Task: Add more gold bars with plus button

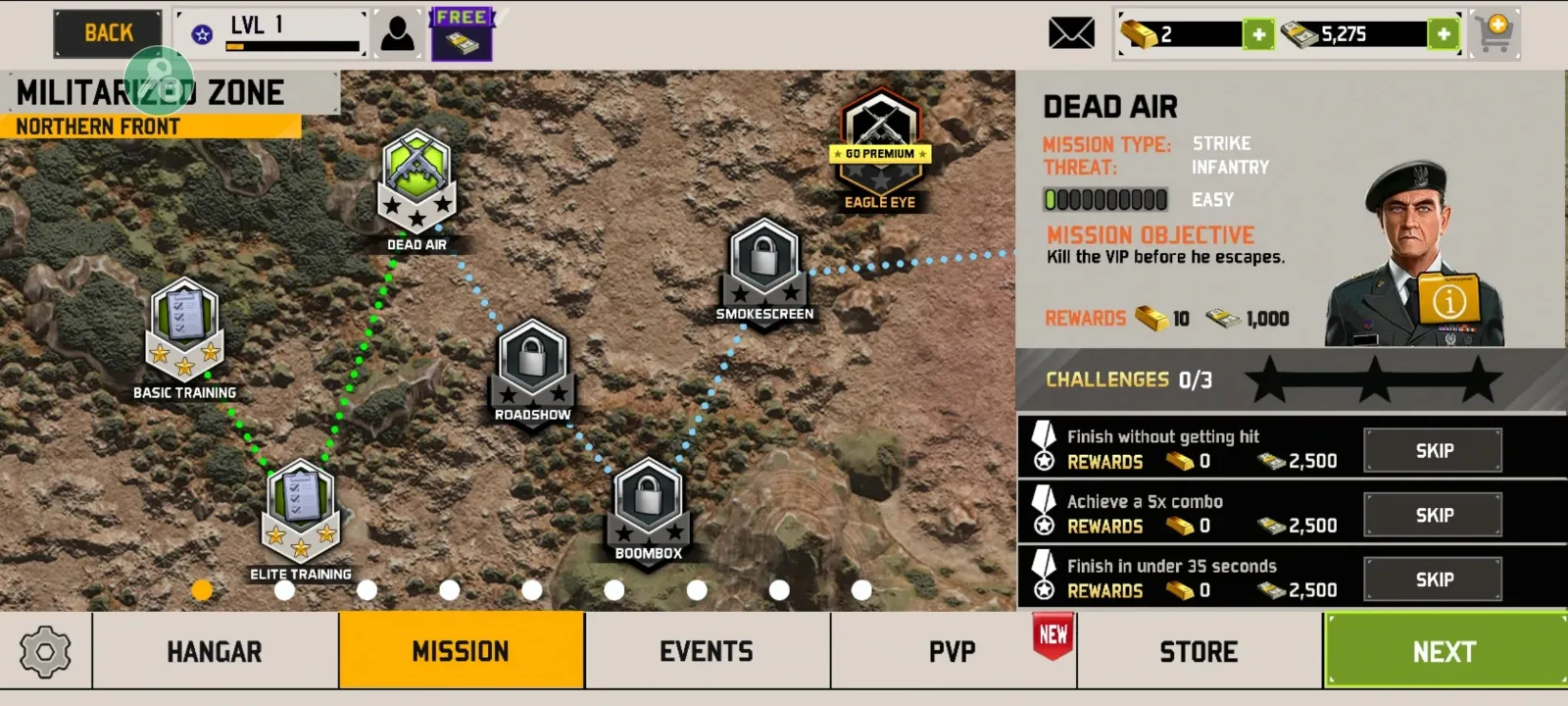Action: [x=1258, y=35]
